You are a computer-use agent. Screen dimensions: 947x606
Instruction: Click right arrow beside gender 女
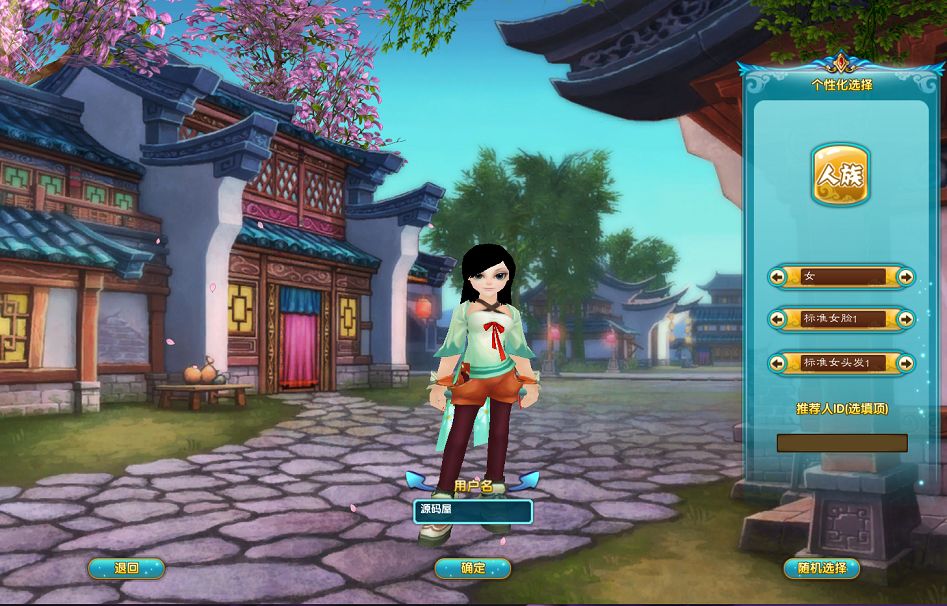coord(905,277)
